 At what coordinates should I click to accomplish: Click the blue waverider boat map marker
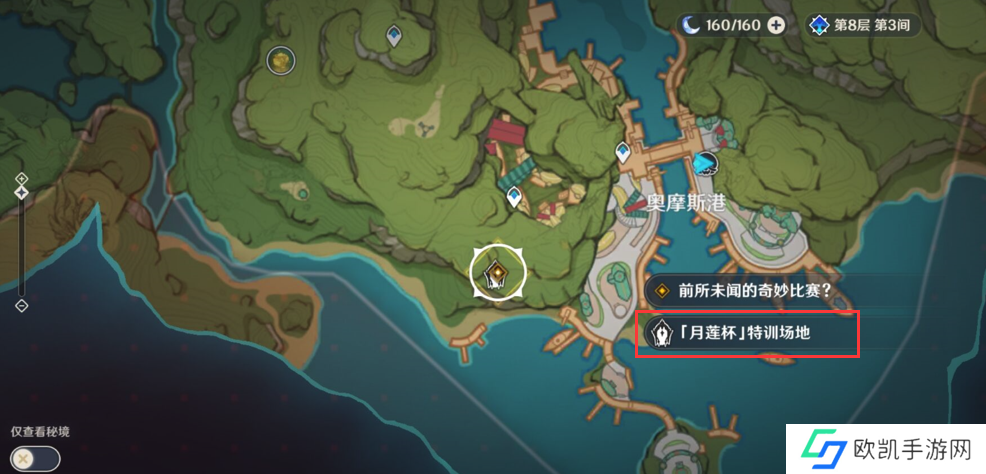pos(706,163)
